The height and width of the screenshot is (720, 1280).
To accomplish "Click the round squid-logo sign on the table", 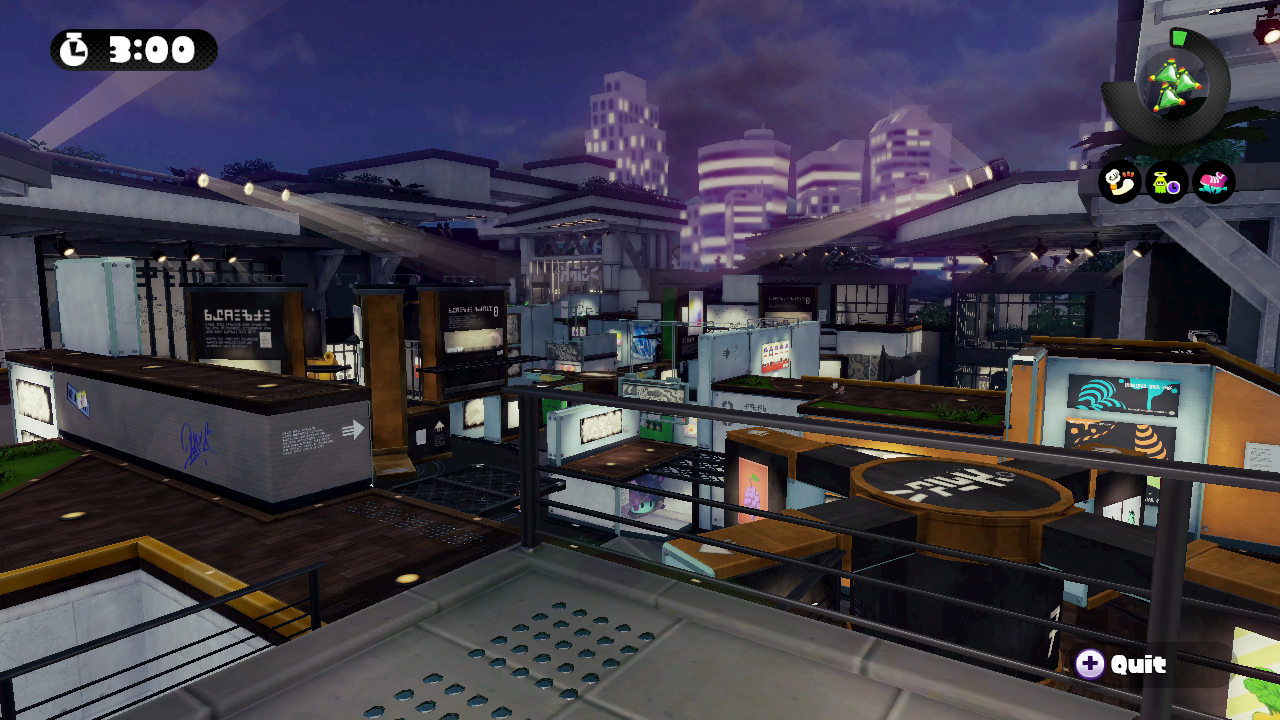I will pos(955,488).
